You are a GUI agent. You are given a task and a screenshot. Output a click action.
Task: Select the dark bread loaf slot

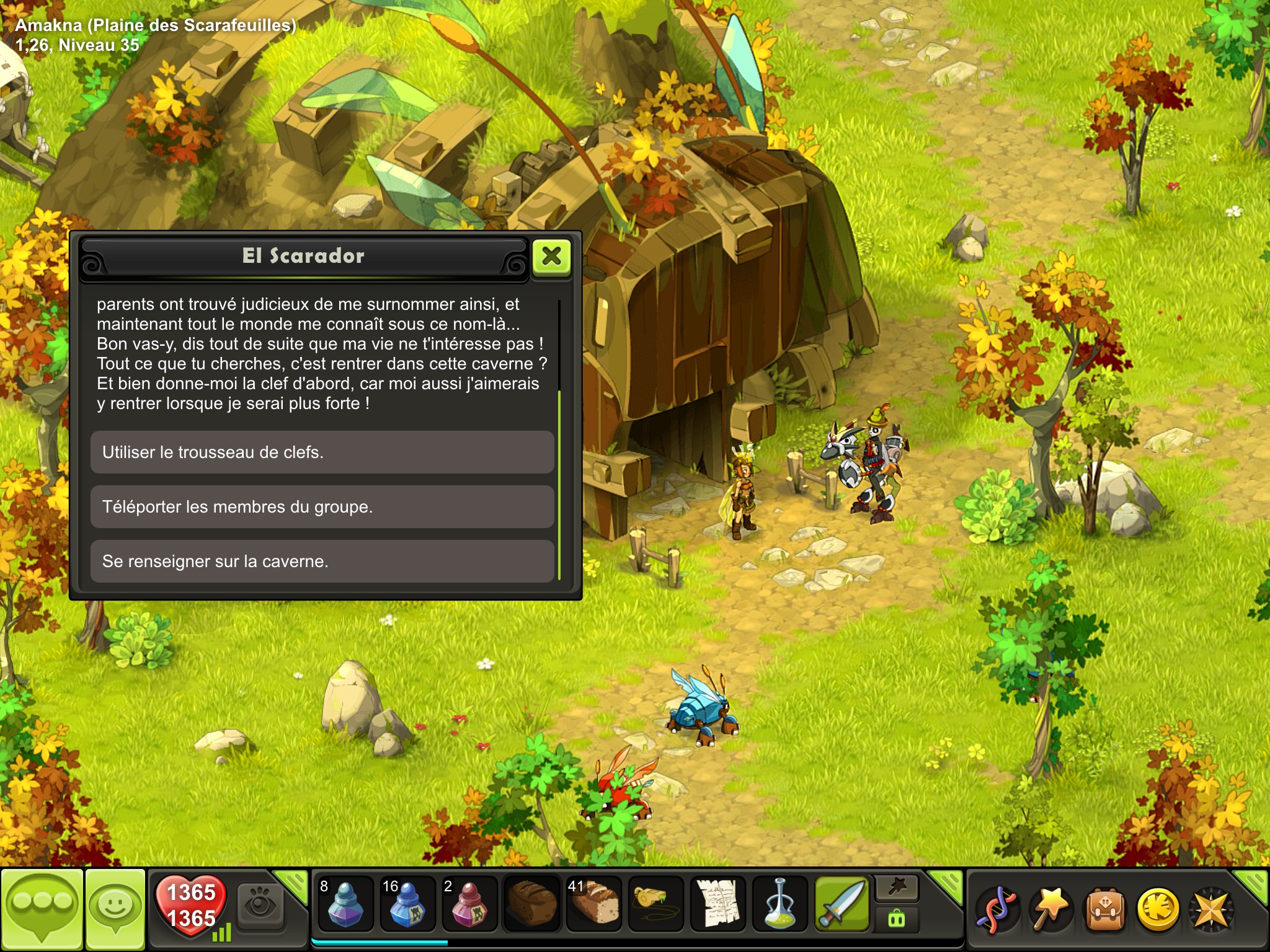[x=531, y=904]
